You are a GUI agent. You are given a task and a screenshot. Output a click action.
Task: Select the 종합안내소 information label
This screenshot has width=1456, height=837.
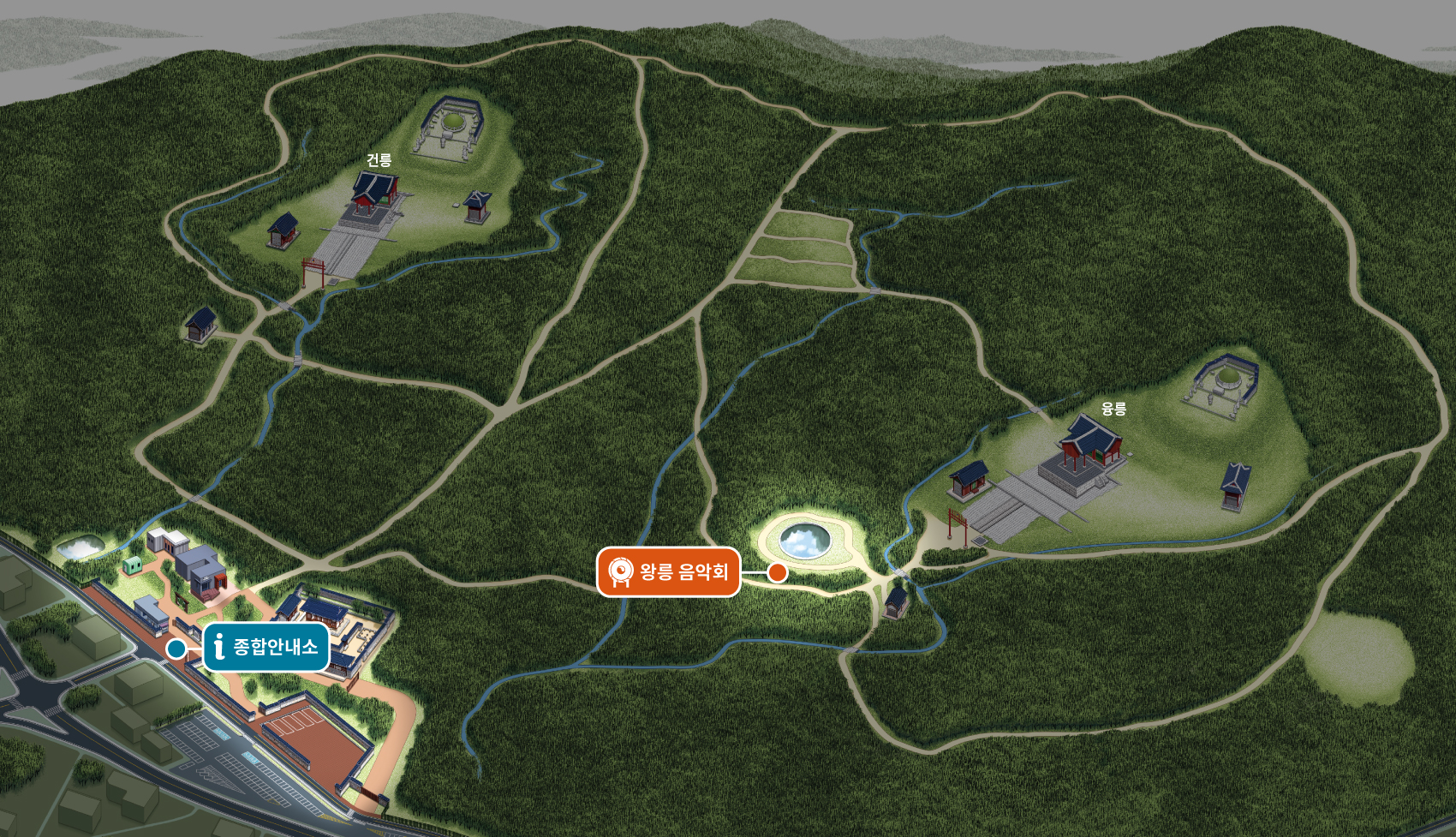click(266, 647)
